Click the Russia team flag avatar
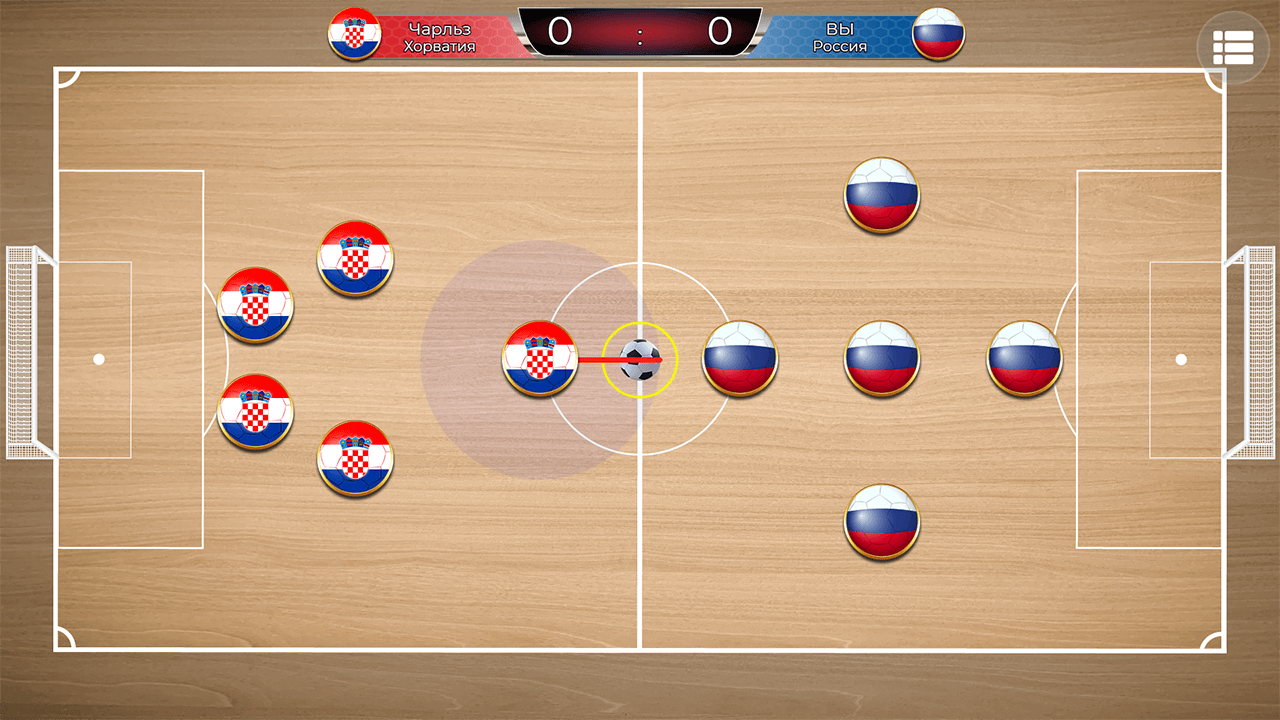Viewport: 1280px width, 720px height. click(938, 35)
